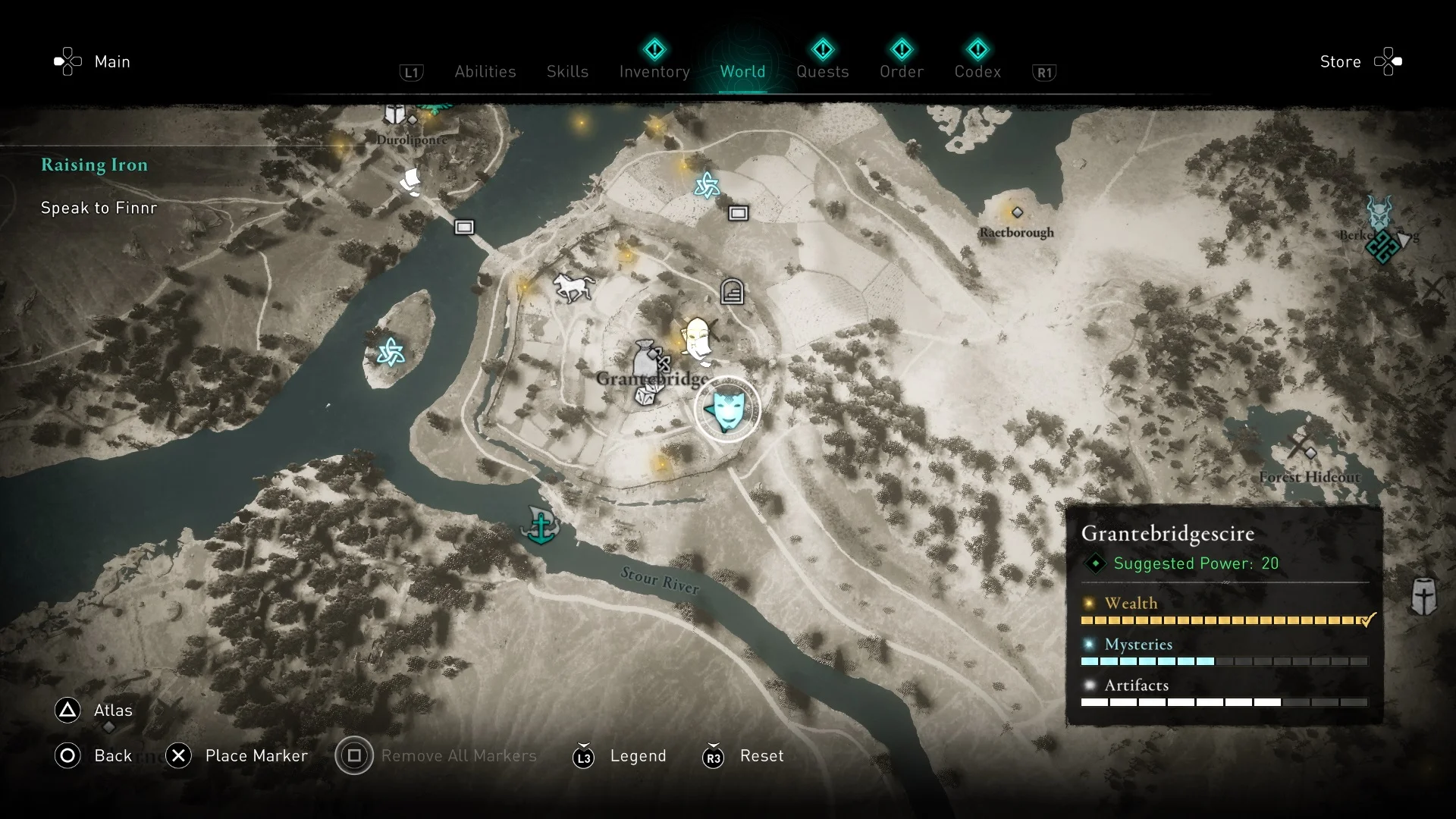Open the Quests tab
The width and height of the screenshot is (1456, 819).
coord(822,71)
